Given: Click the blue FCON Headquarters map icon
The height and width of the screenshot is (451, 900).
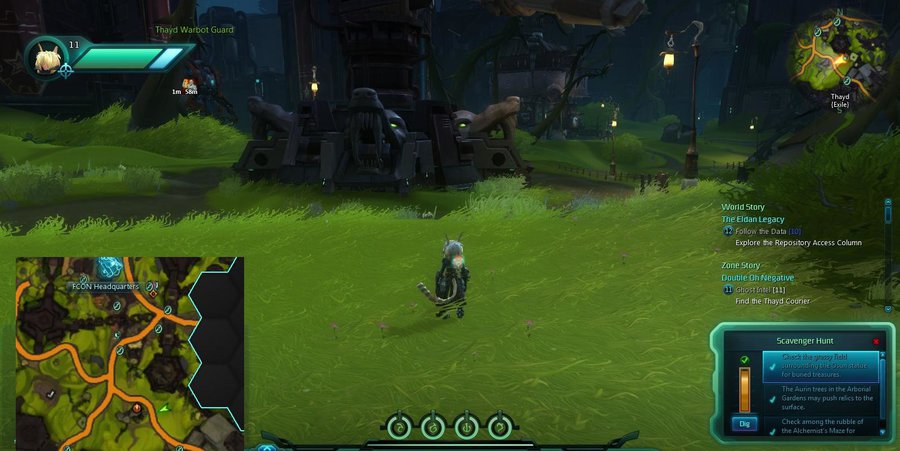Looking at the screenshot, I should tap(109, 267).
